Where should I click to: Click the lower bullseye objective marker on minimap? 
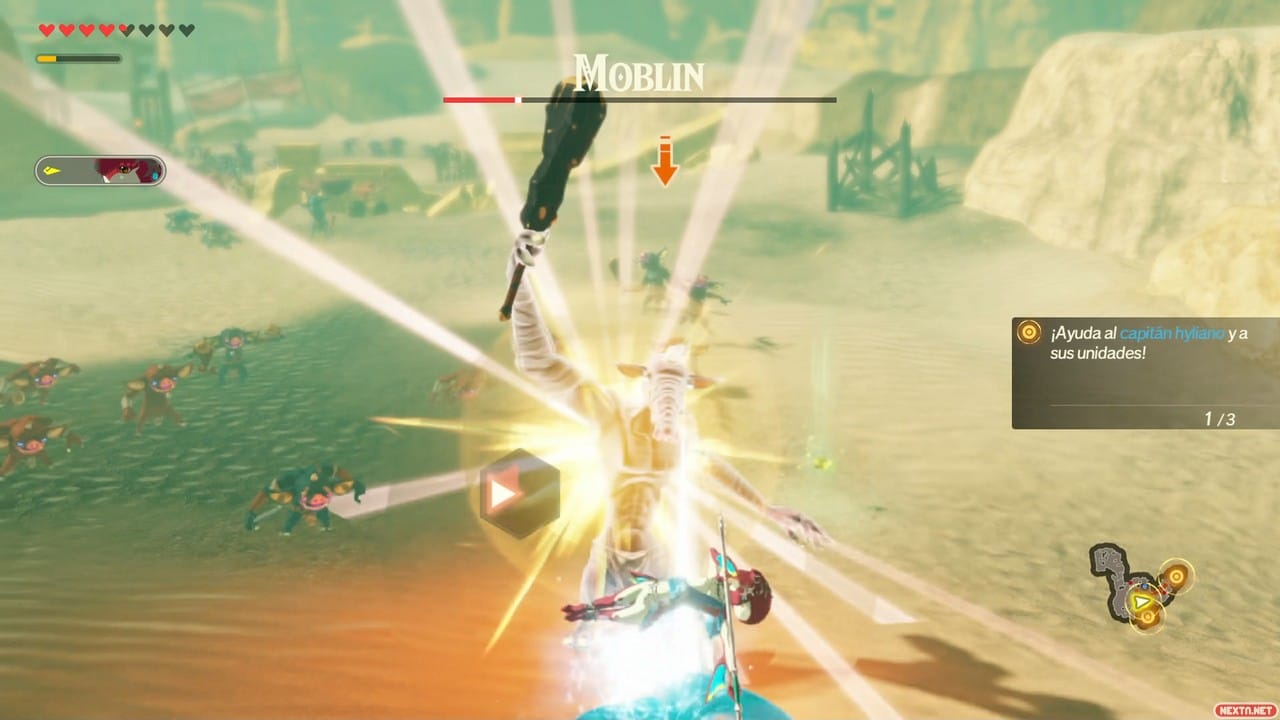coord(1148,617)
